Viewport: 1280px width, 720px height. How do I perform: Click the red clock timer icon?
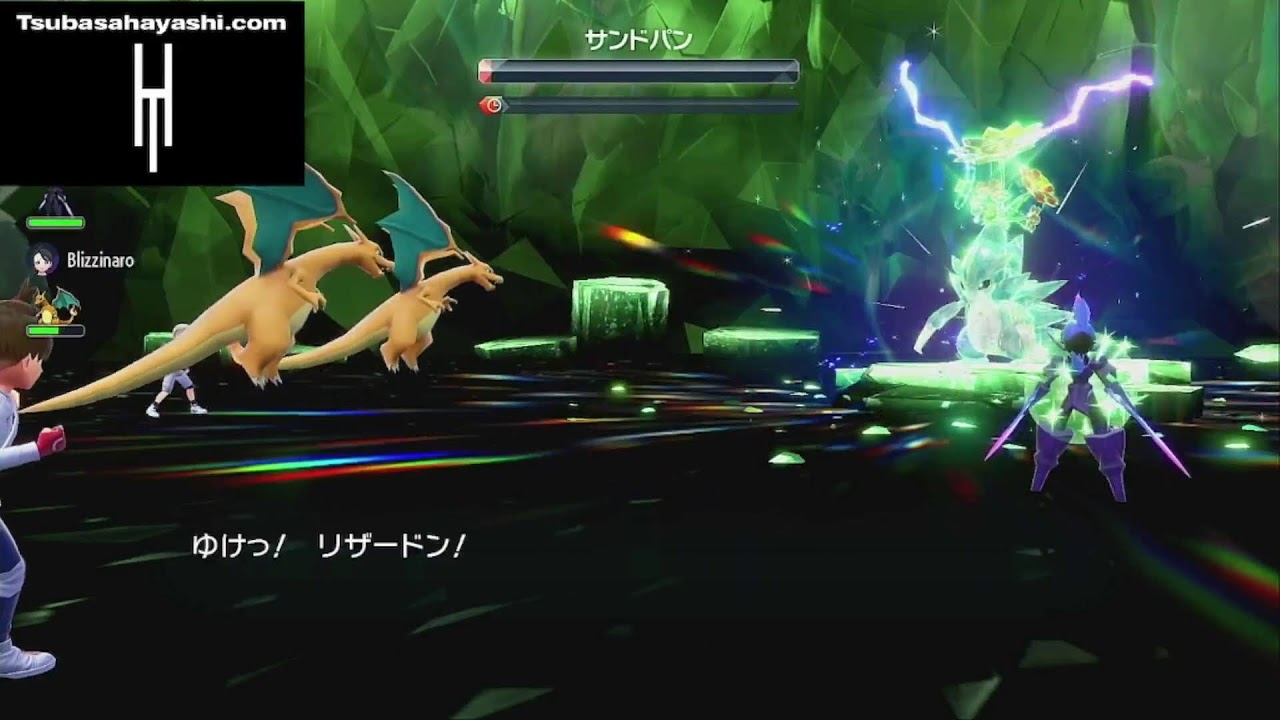pos(493,104)
